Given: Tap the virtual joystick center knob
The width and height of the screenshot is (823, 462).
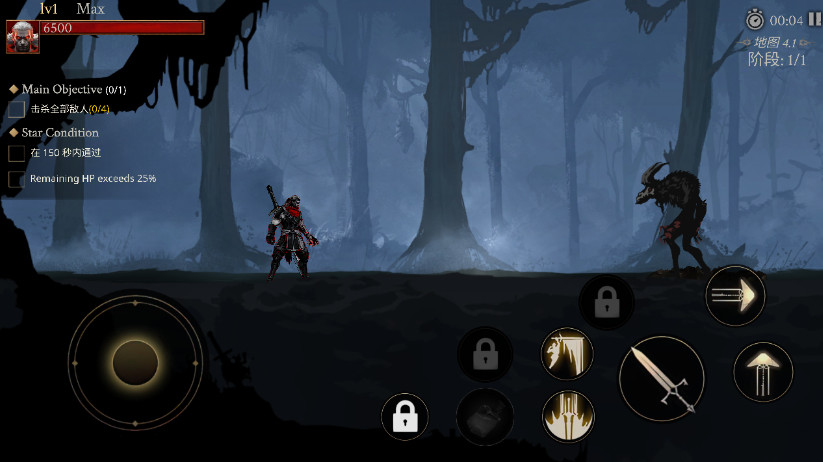Looking at the screenshot, I should 135,362.
